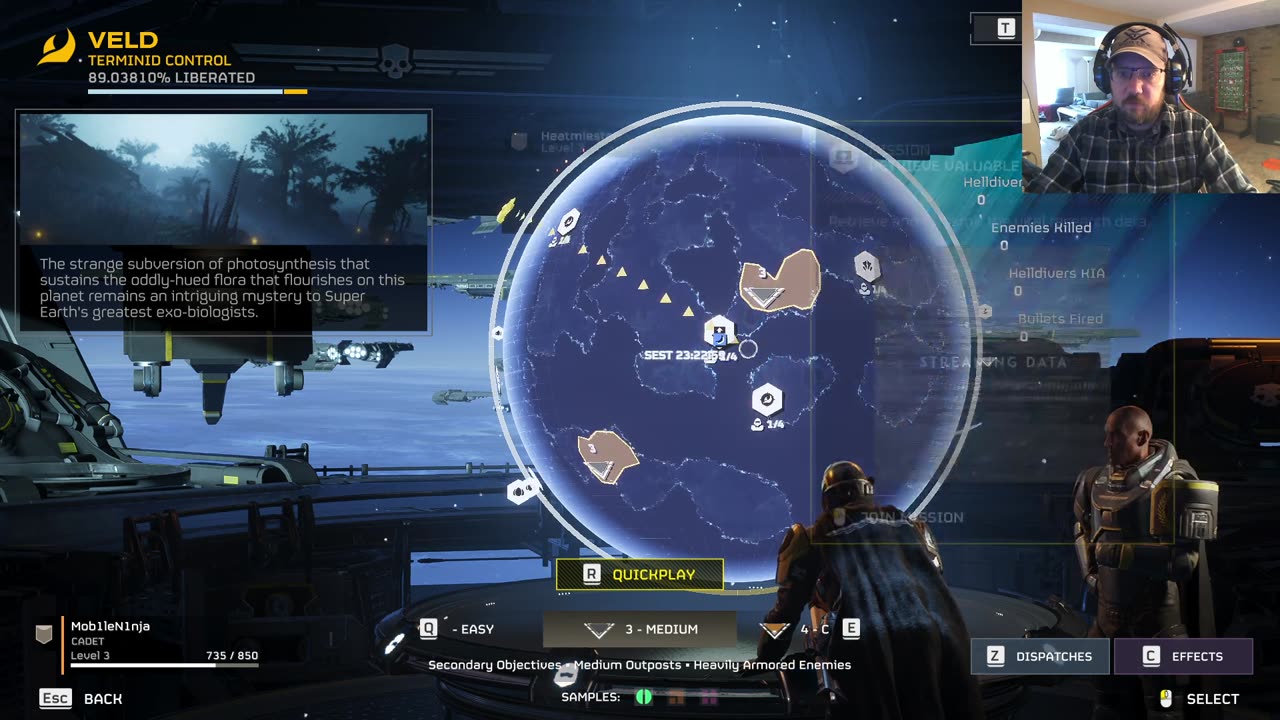Open the Dispatches panel
The height and width of the screenshot is (720, 1280).
pyautogui.click(x=1039, y=656)
